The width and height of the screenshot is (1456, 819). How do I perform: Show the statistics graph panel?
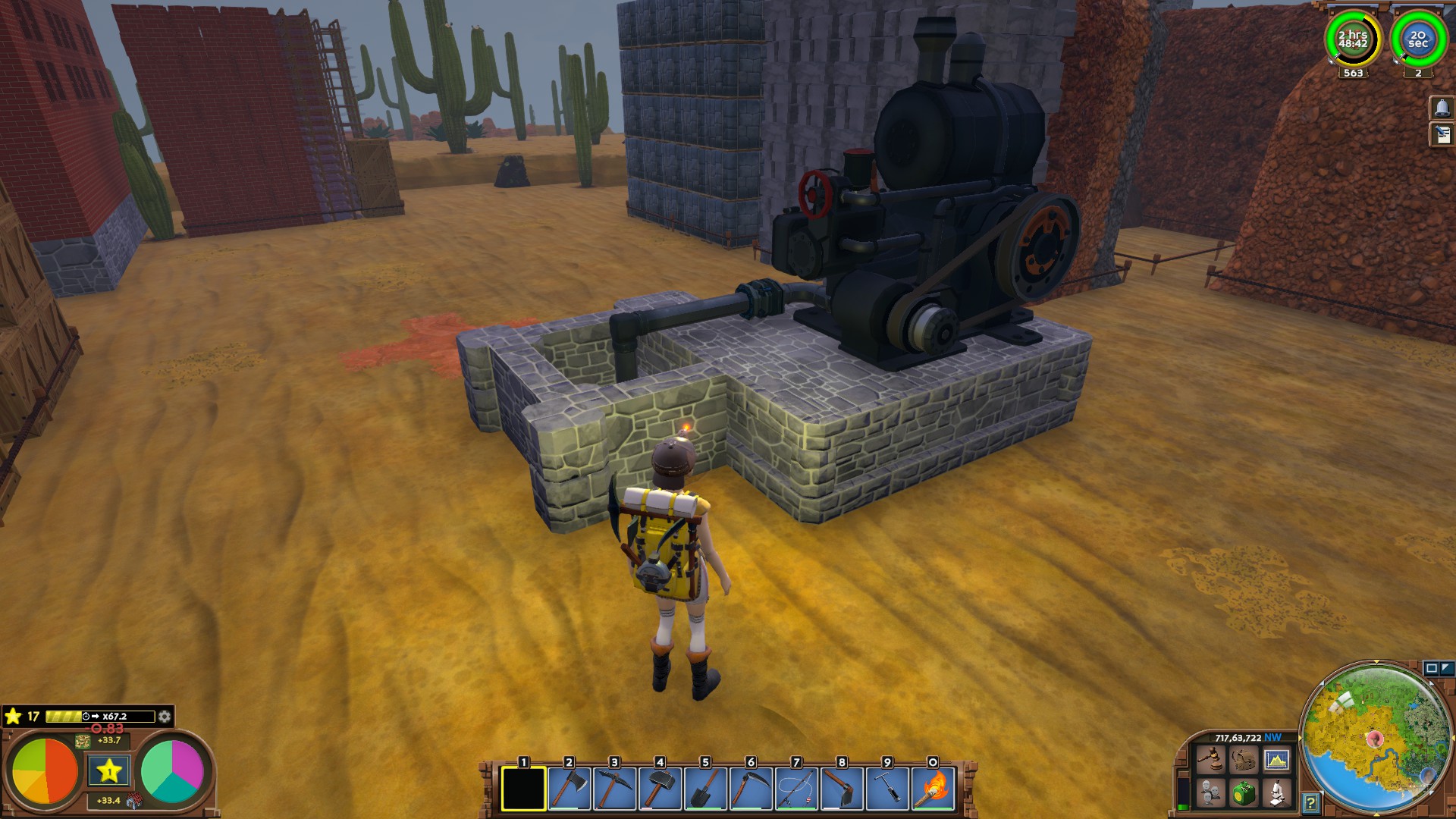pos(1277,759)
